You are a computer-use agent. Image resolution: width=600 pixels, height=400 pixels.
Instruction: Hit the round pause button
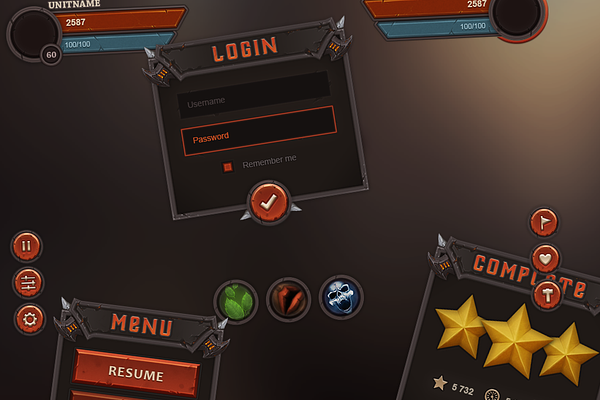coord(26,246)
